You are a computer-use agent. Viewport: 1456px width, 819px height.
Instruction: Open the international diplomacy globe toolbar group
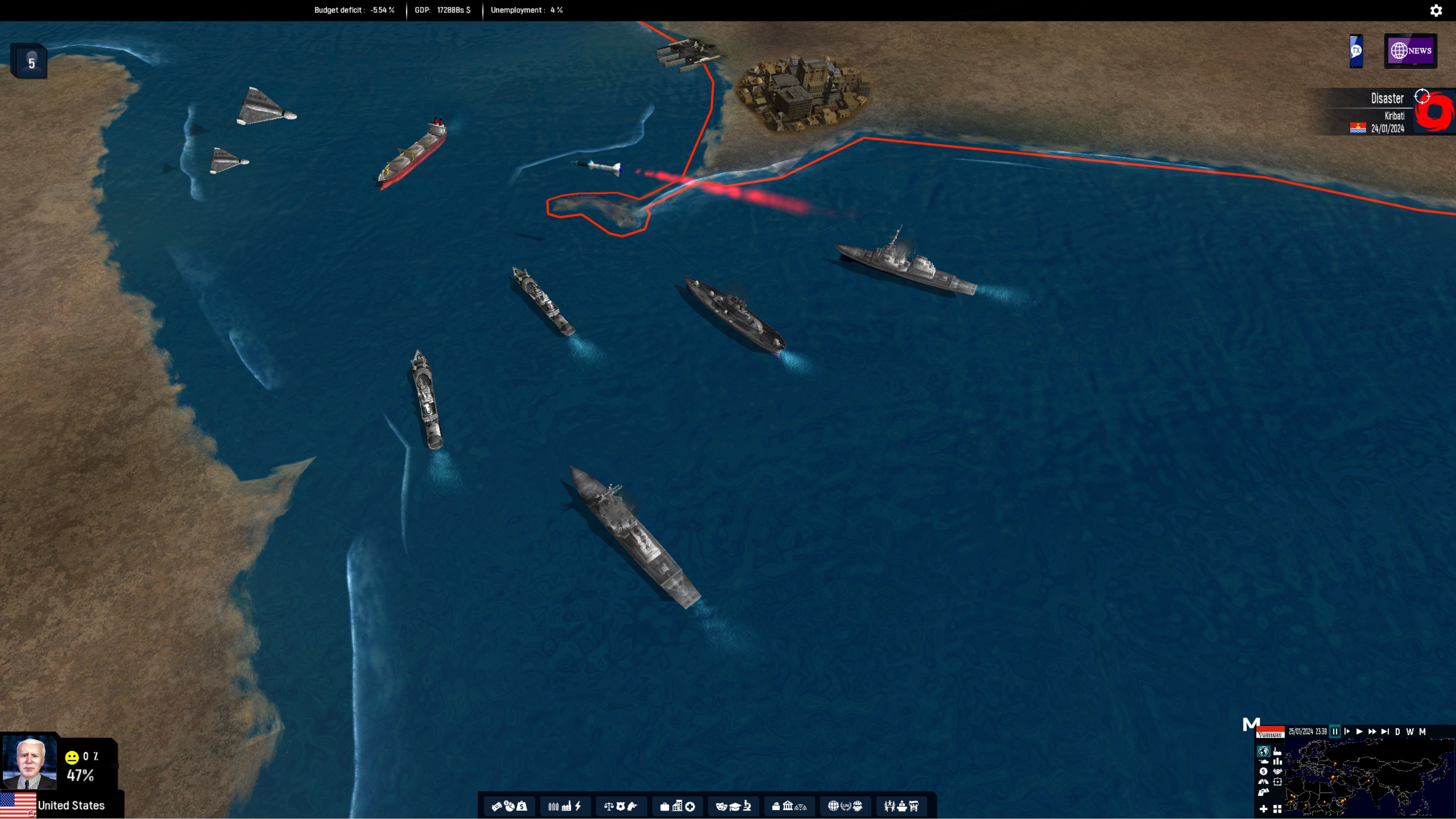[845, 806]
